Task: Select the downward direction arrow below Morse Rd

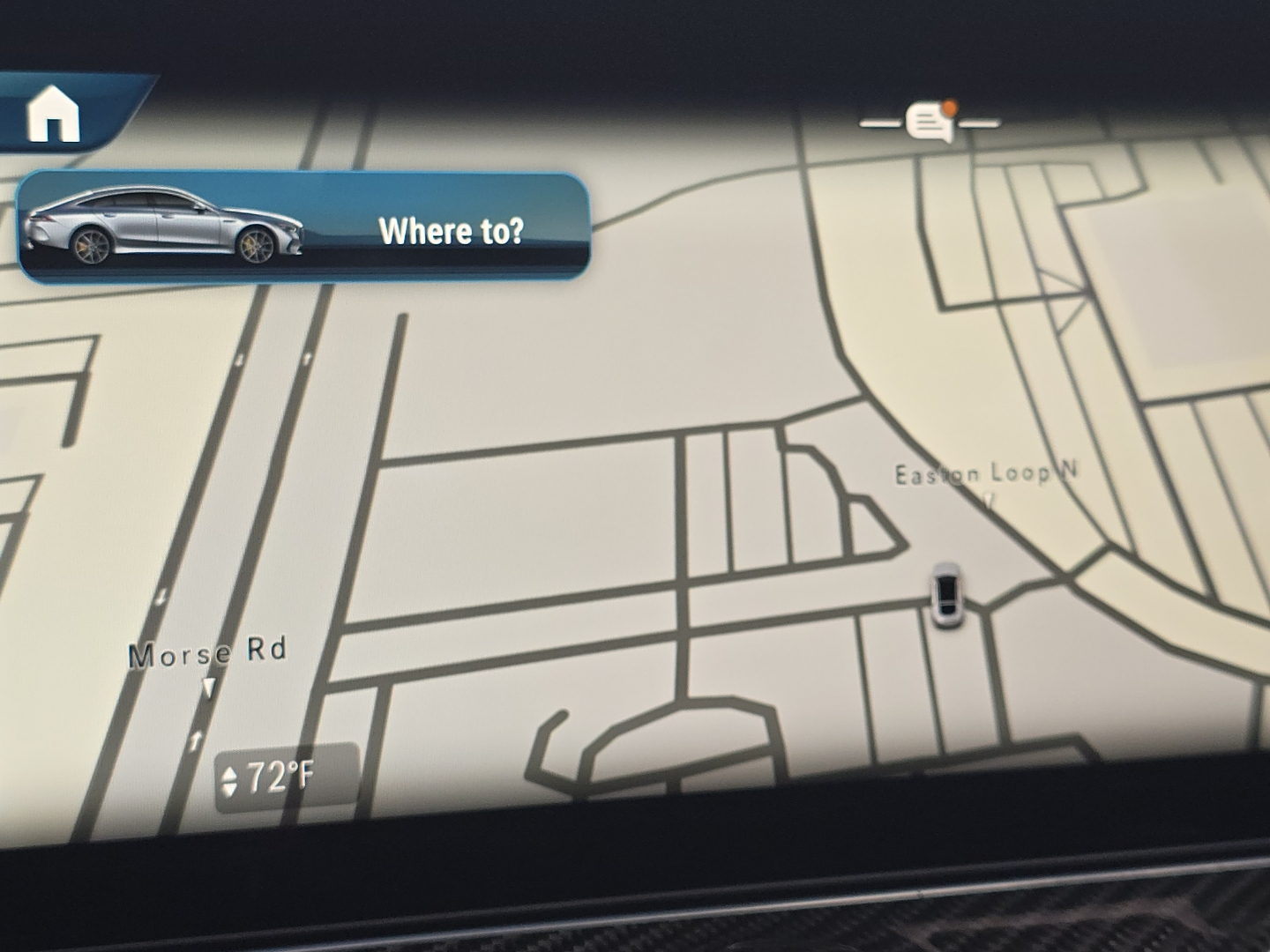Action: coord(210,683)
